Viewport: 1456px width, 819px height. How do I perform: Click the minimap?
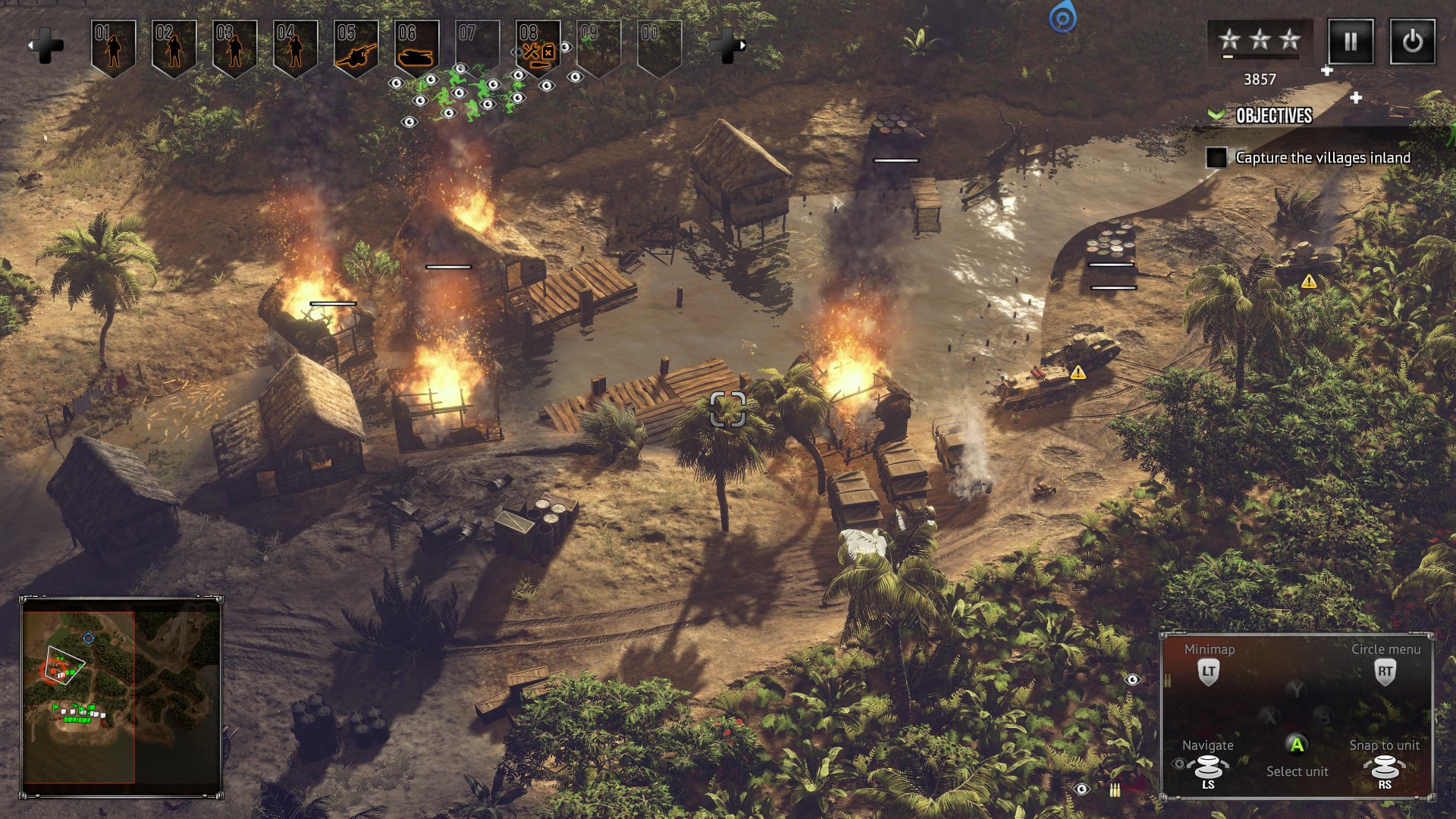click(x=121, y=698)
